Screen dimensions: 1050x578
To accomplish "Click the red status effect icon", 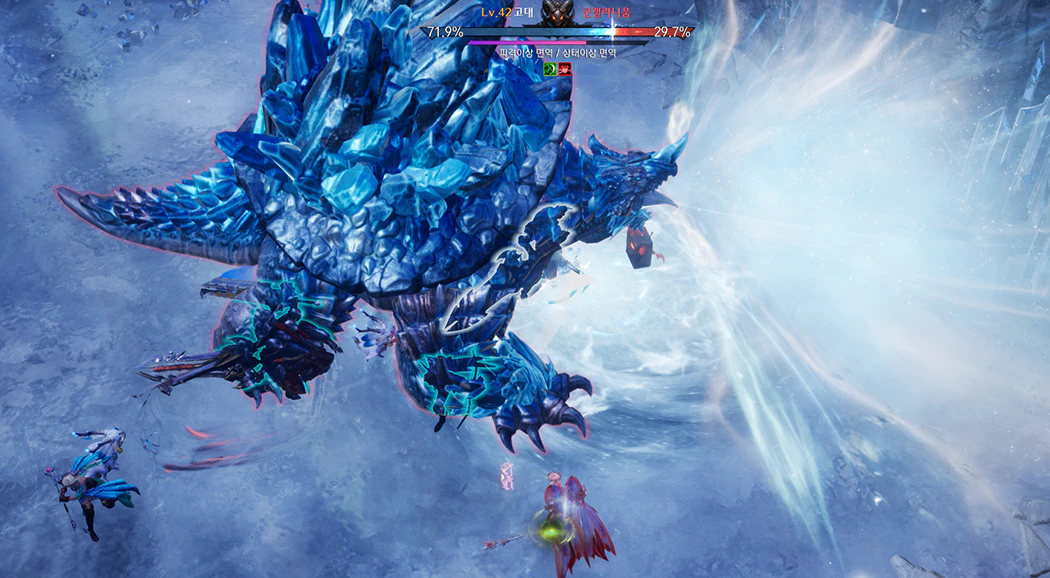I will [564, 68].
